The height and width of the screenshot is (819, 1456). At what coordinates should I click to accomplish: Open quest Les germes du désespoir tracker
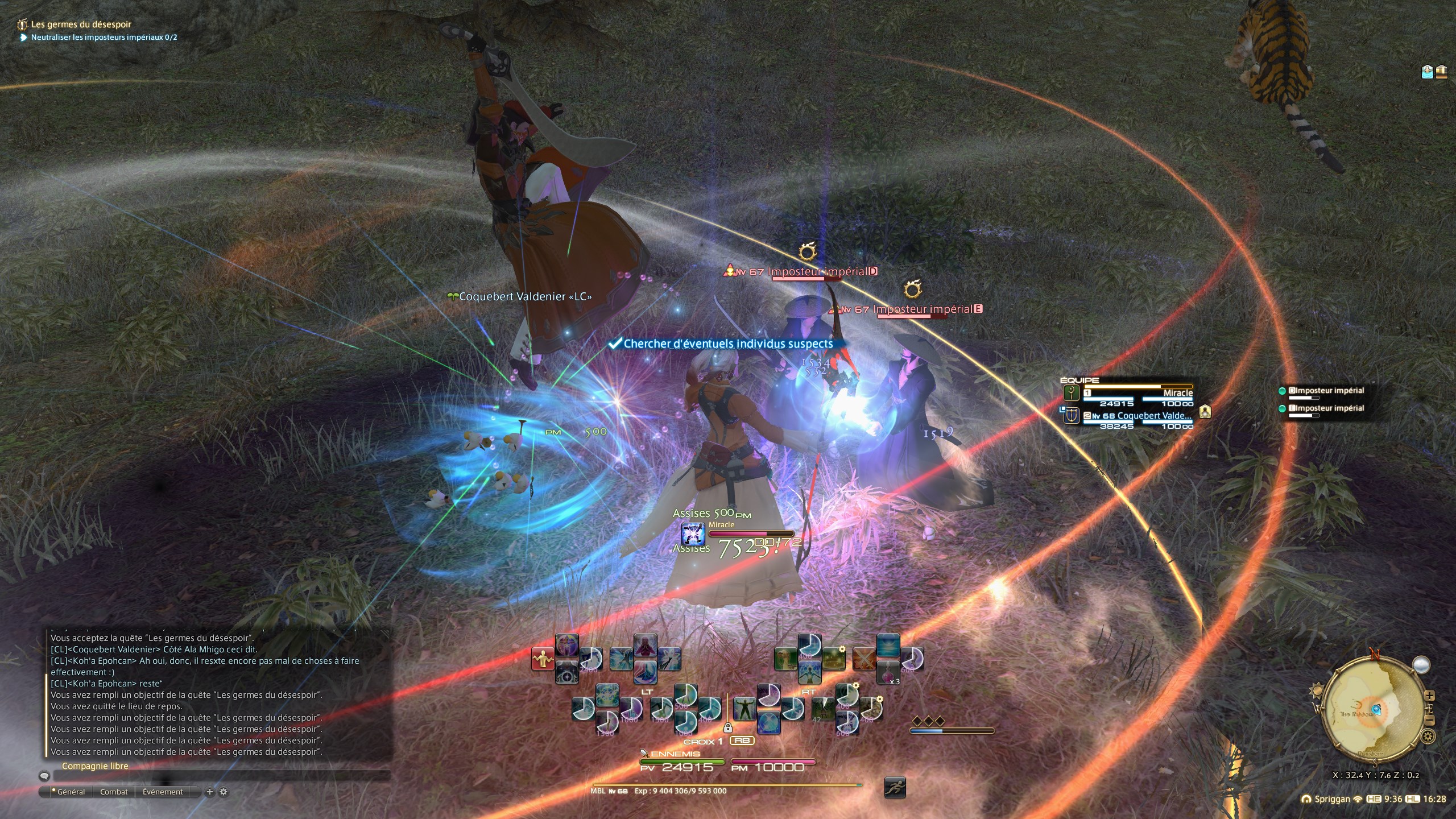point(81,24)
